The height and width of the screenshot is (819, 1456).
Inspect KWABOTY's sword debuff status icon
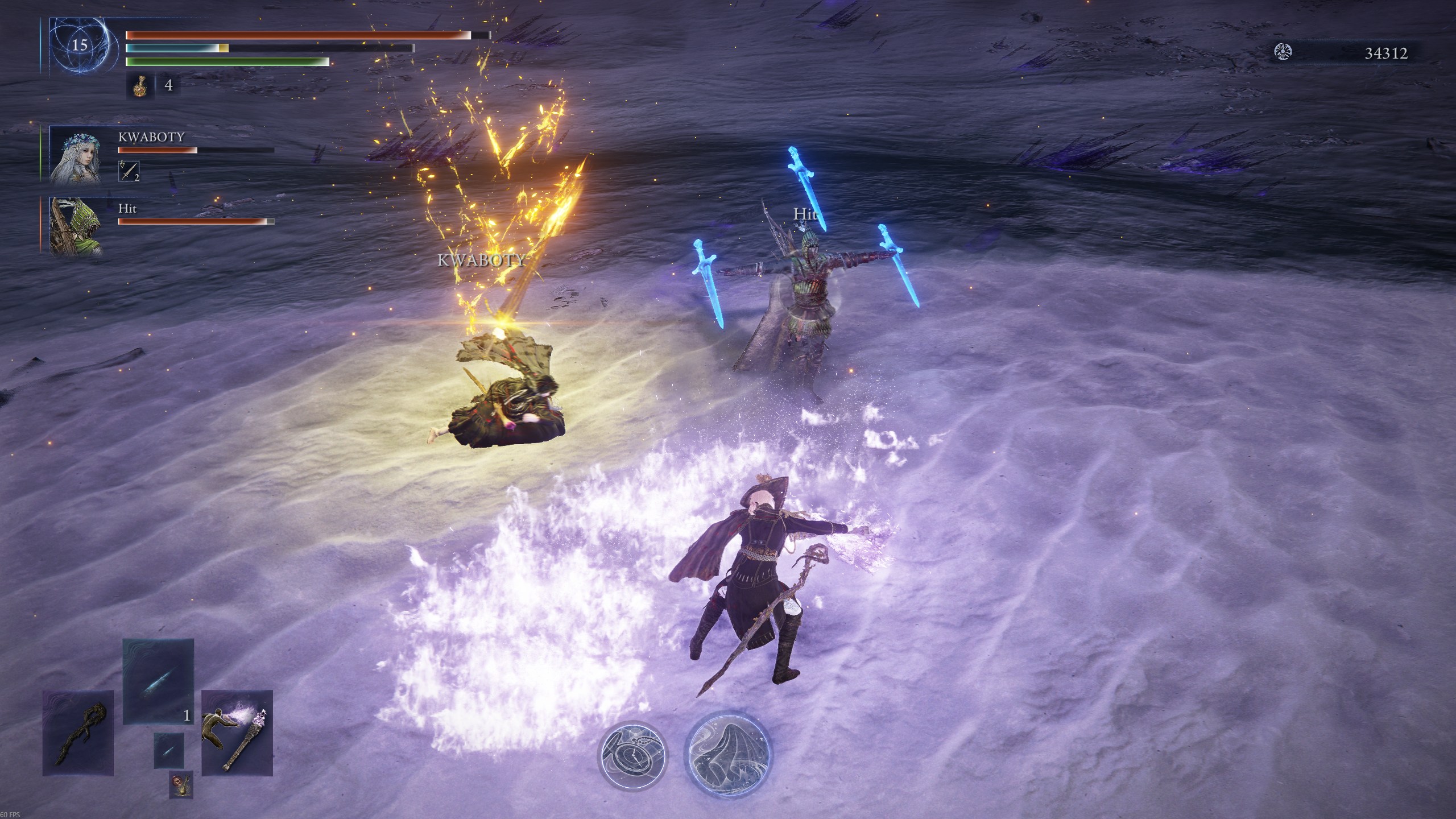click(129, 171)
